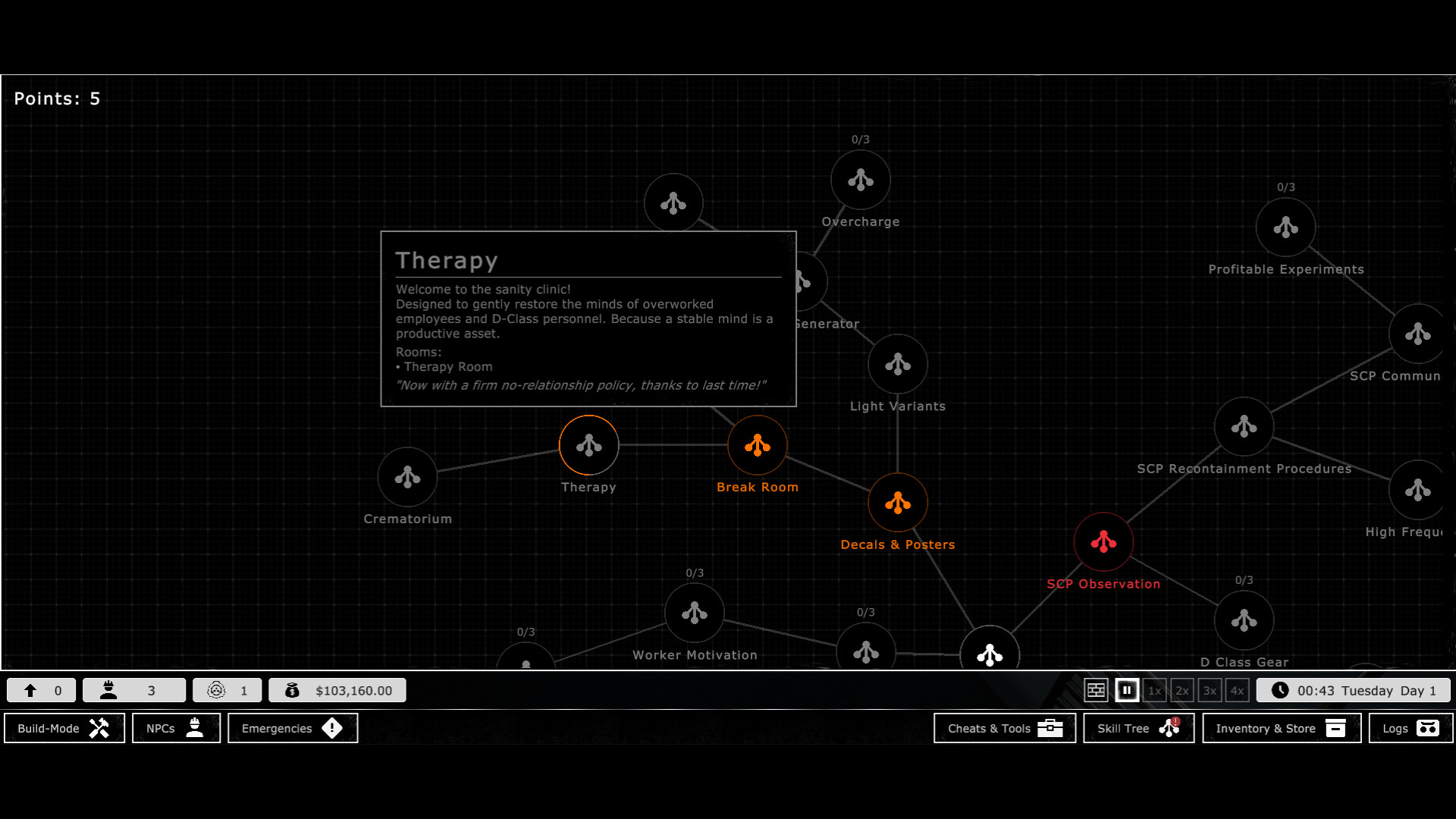Open the Logs panel
This screenshot has width=1456, height=819.
coord(1409,728)
